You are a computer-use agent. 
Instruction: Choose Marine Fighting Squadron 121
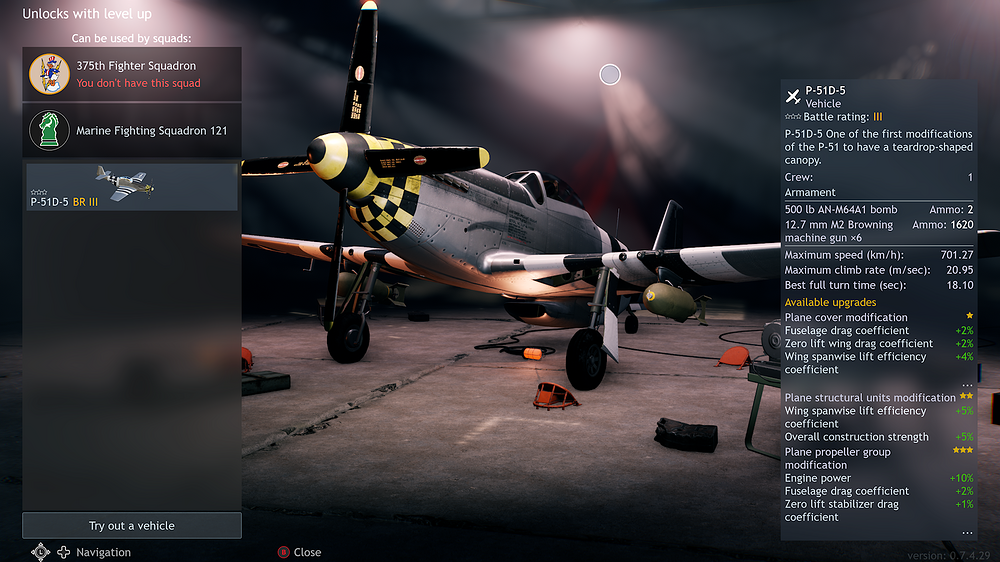point(132,130)
